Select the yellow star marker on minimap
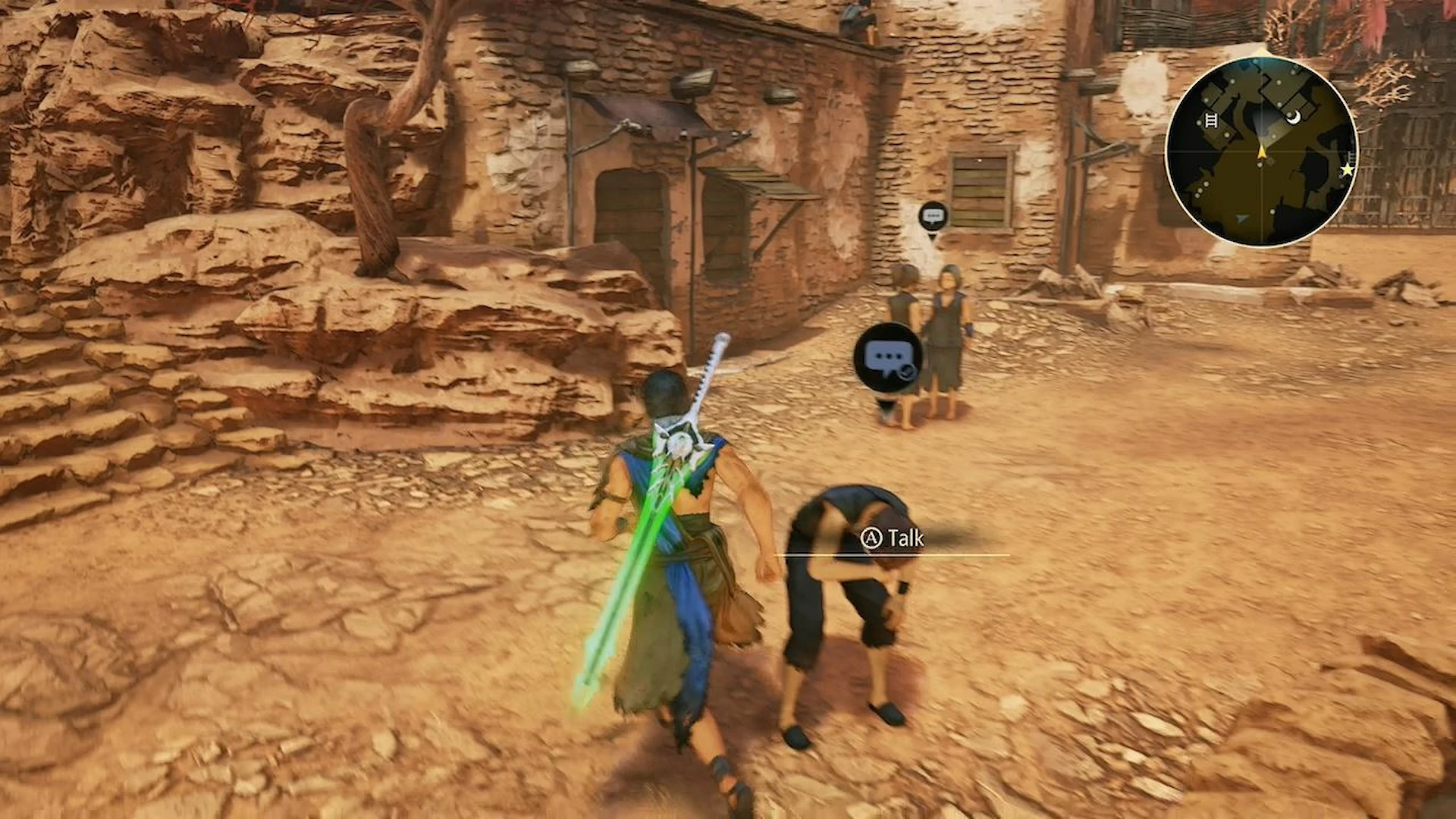This screenshot has width=1456, height=819. (x=1347, y=170)
